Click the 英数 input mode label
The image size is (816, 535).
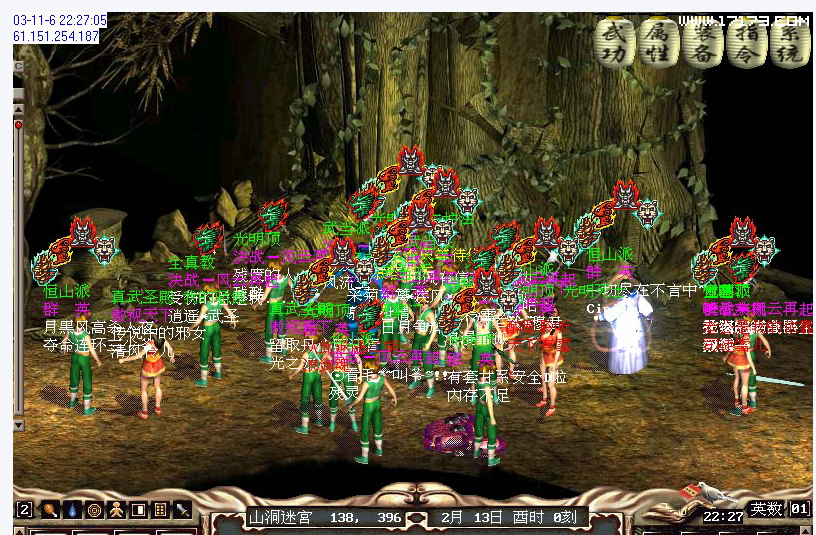(x=768, y=509)
